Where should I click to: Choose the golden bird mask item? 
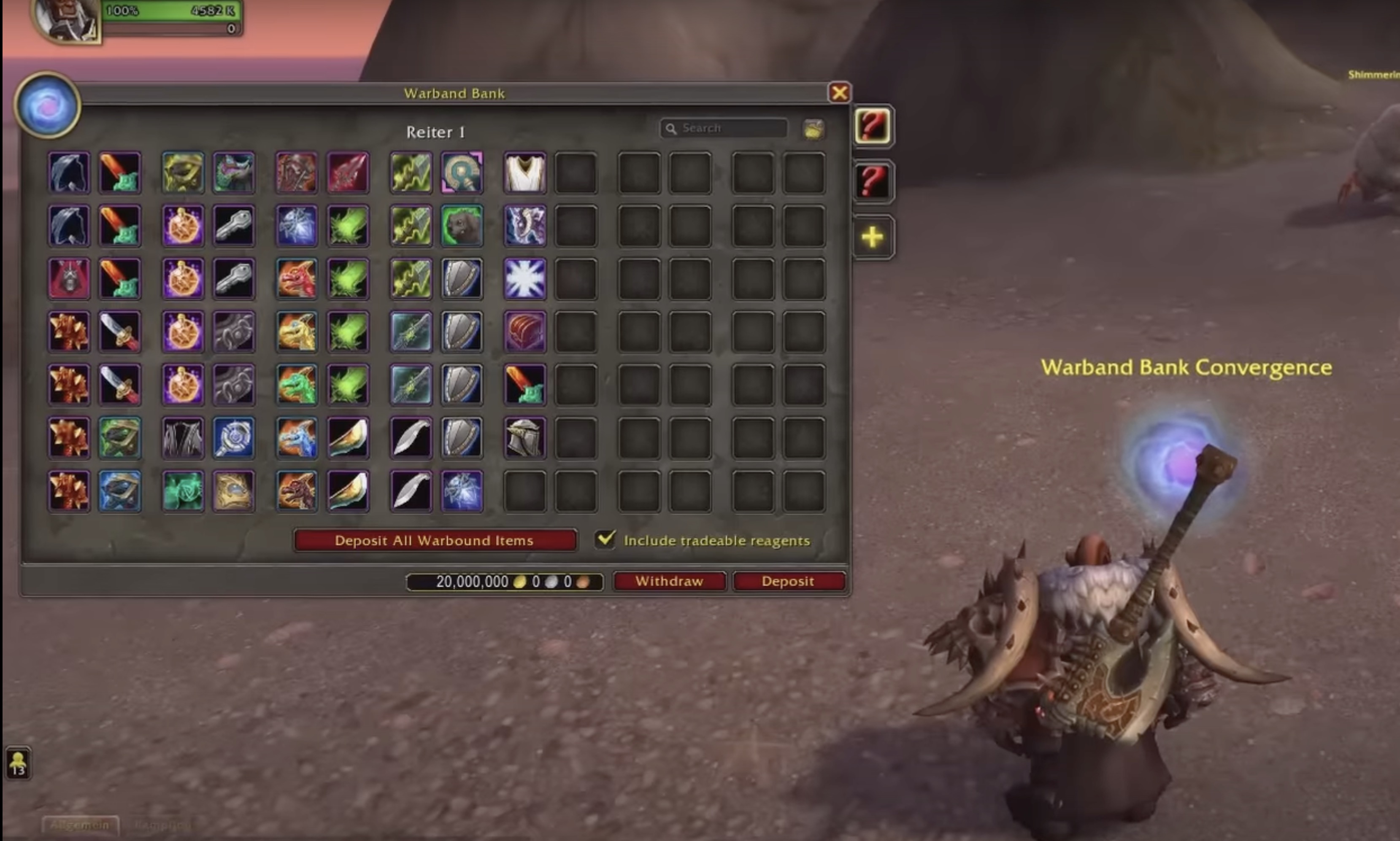point(233,491)
